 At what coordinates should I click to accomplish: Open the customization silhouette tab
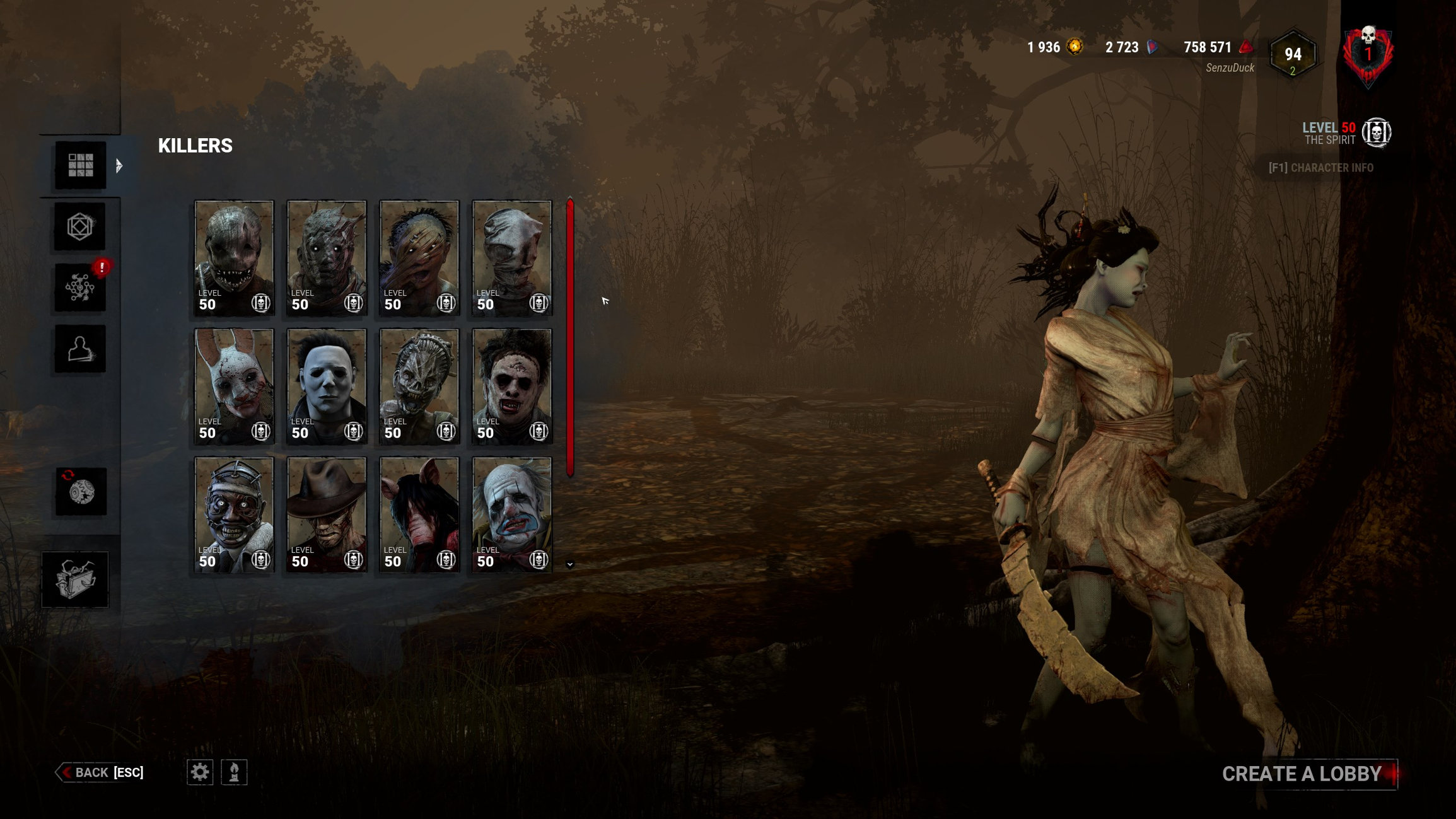[x=80, y=349]
